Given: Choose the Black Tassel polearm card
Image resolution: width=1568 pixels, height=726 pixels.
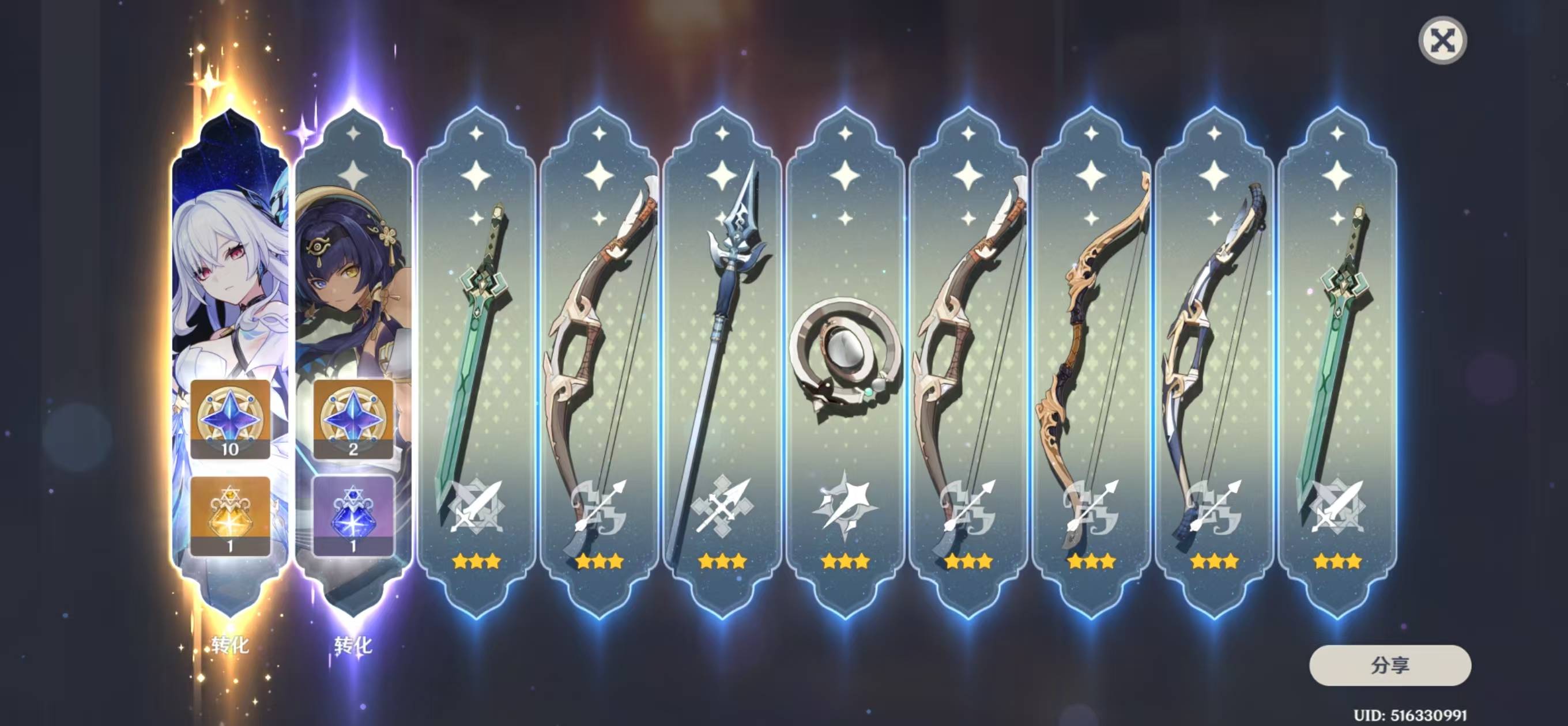Looking at the screenshot, I should point(722,365).
